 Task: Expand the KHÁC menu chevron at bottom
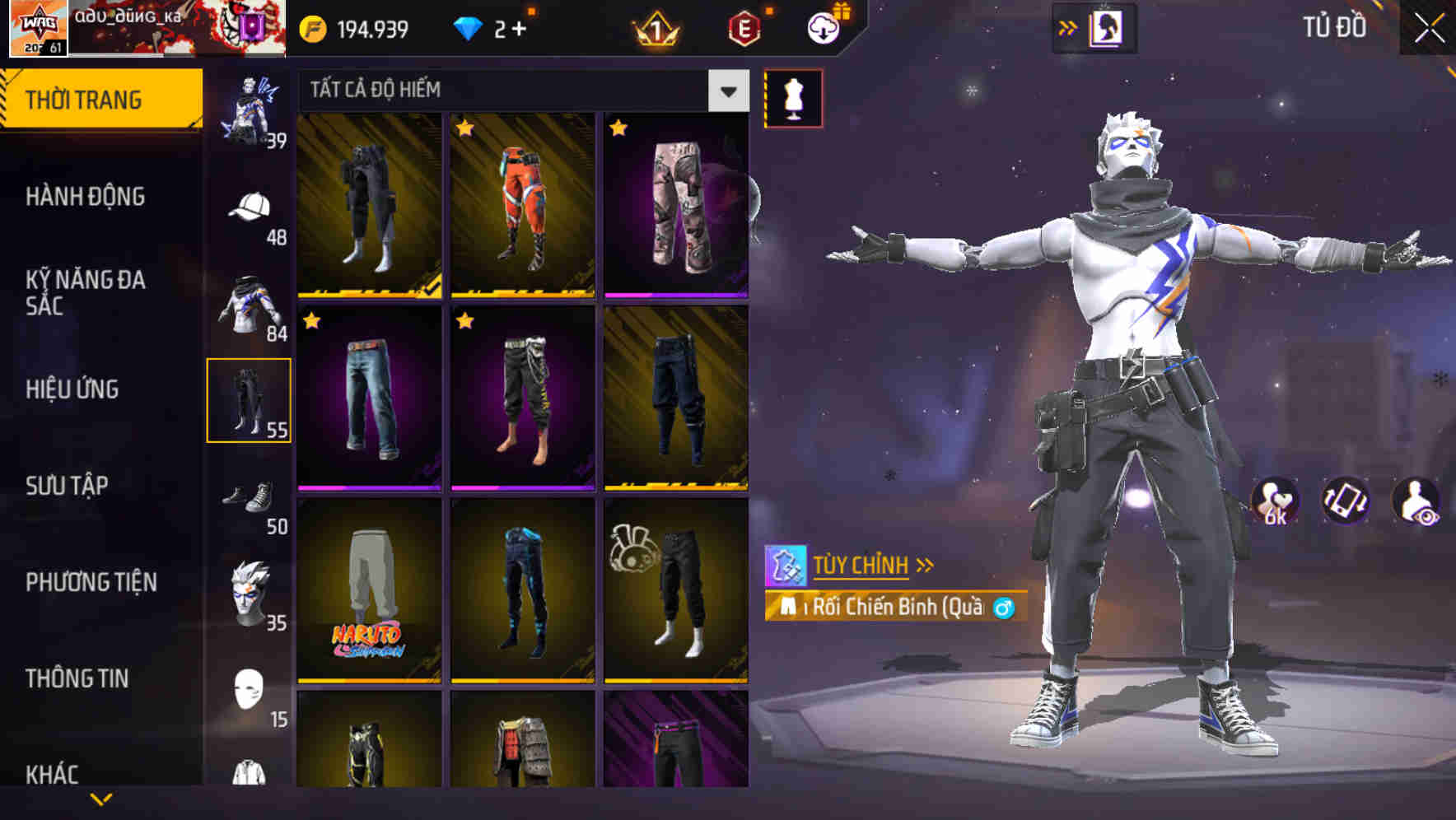coord(100,799)
